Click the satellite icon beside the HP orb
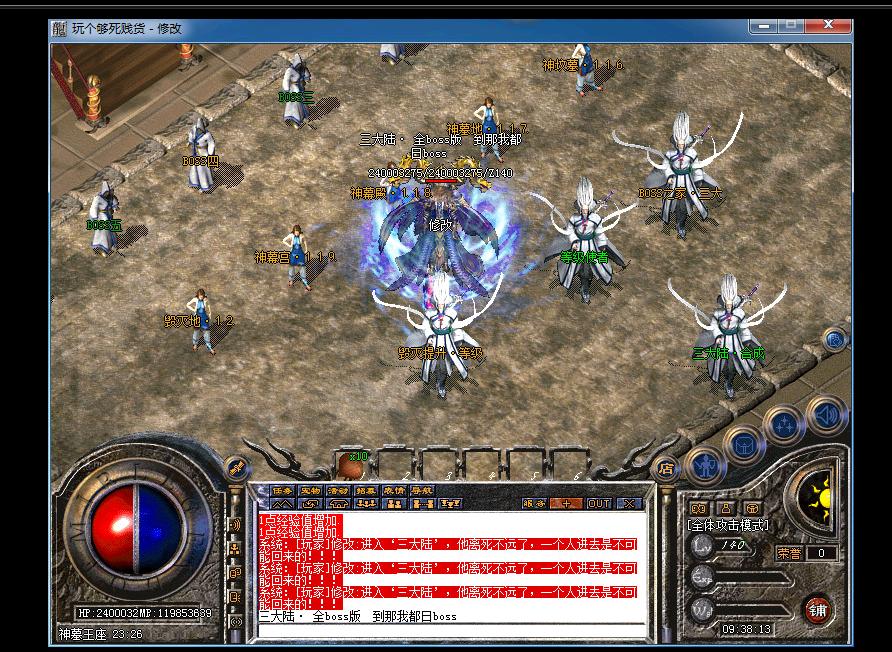The width and height of the screenshot is (892, 652). (237, 466)
